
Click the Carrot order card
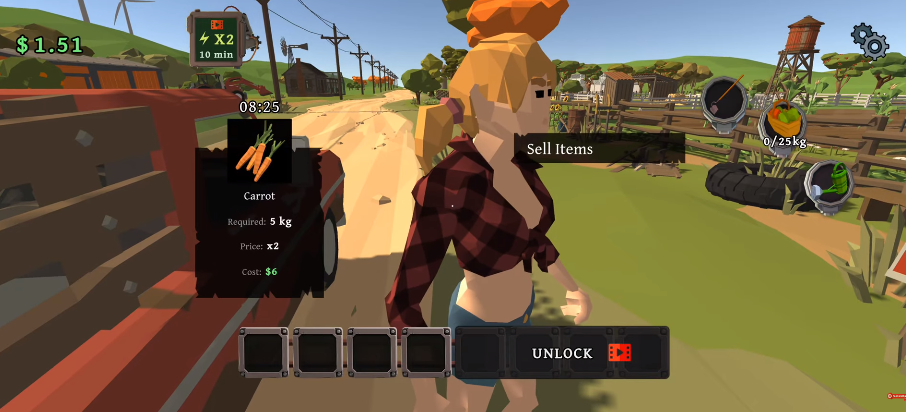(259, 207)
